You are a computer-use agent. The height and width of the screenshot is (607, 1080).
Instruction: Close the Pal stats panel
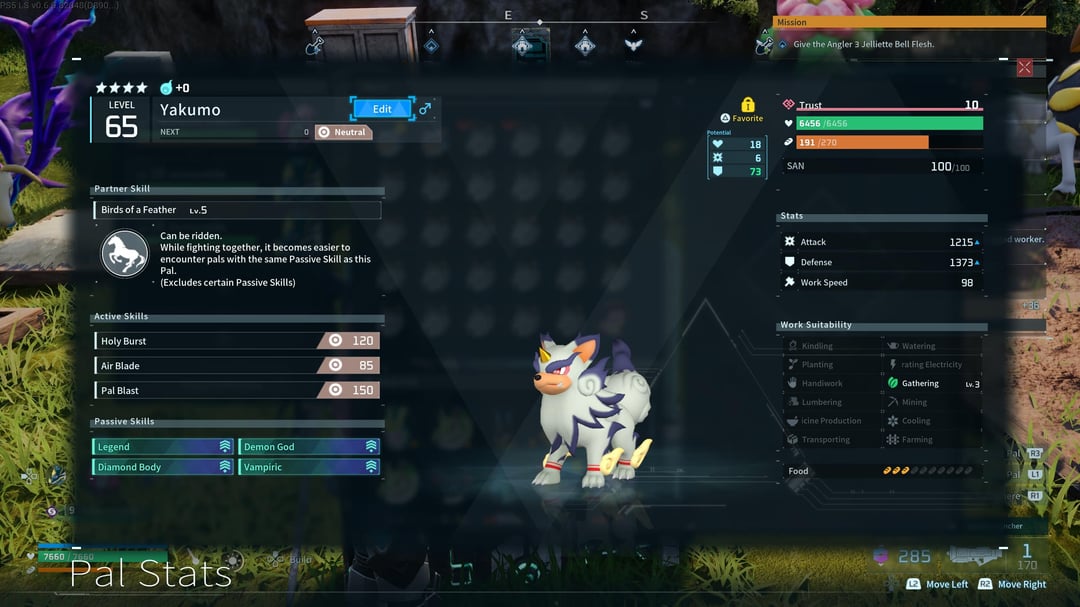tap(1024, 67)
